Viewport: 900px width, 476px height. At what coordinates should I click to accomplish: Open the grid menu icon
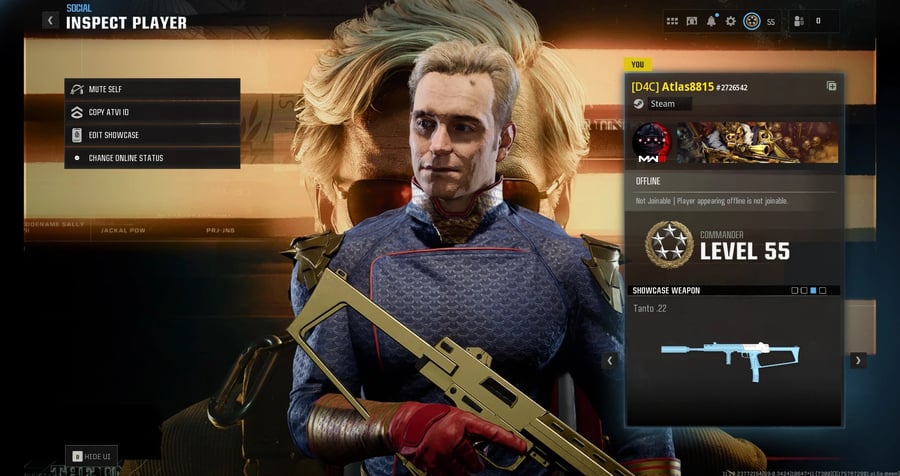673,21
